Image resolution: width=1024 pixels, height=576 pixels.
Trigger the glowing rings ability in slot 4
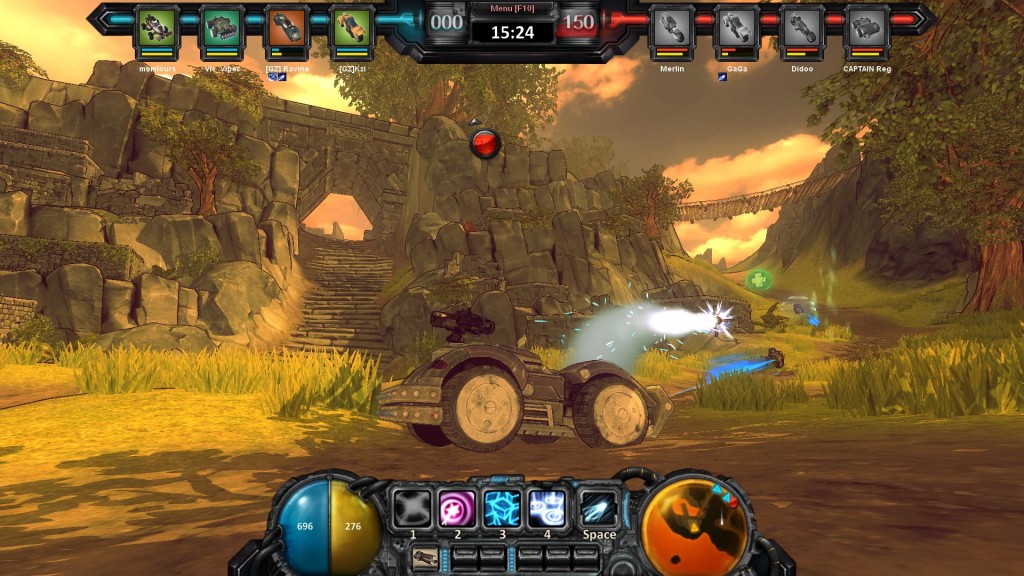[x=547, y=508]
